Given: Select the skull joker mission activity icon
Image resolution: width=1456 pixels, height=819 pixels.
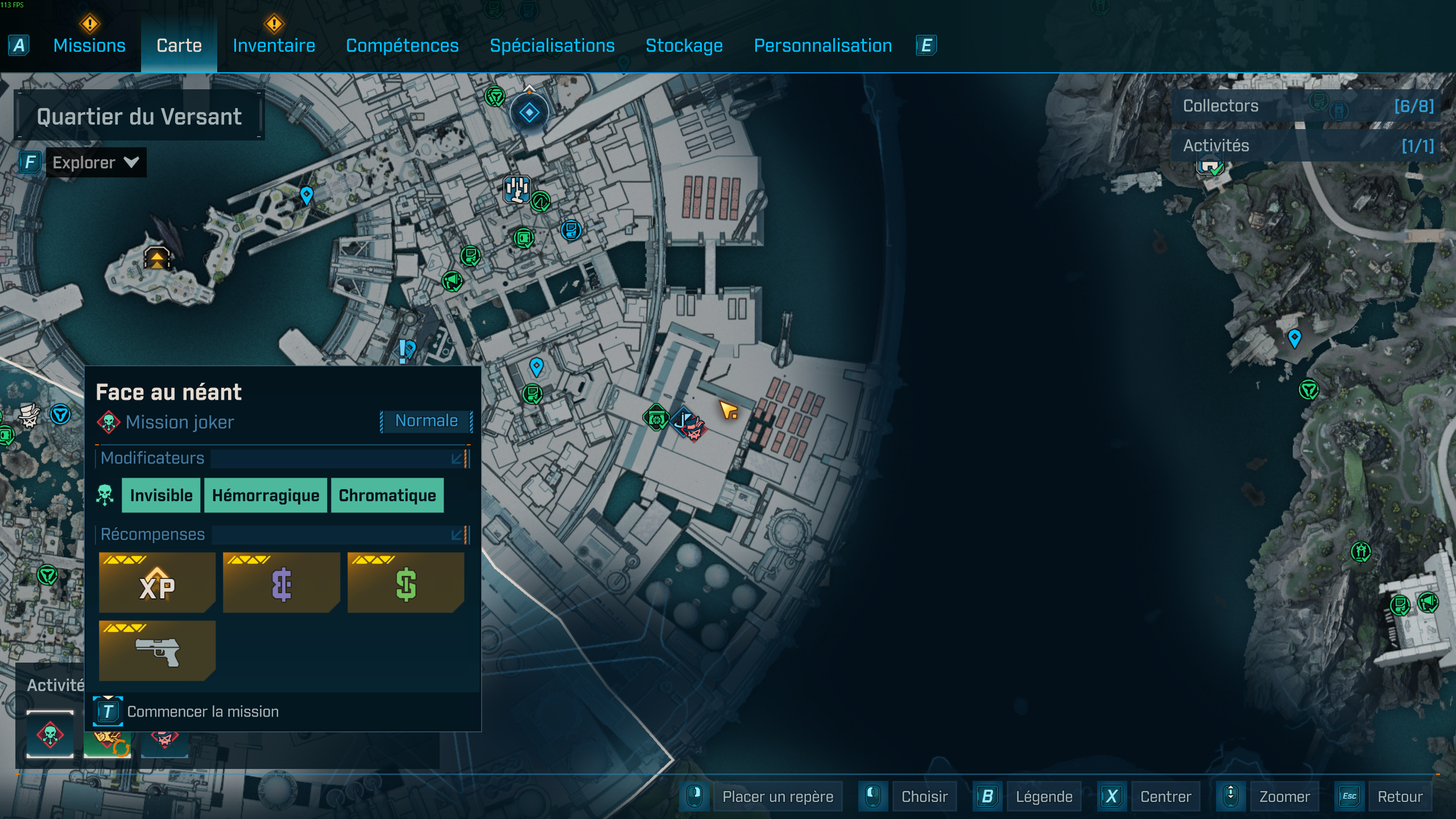Looking at the screenshot, I should click(50, 734).
